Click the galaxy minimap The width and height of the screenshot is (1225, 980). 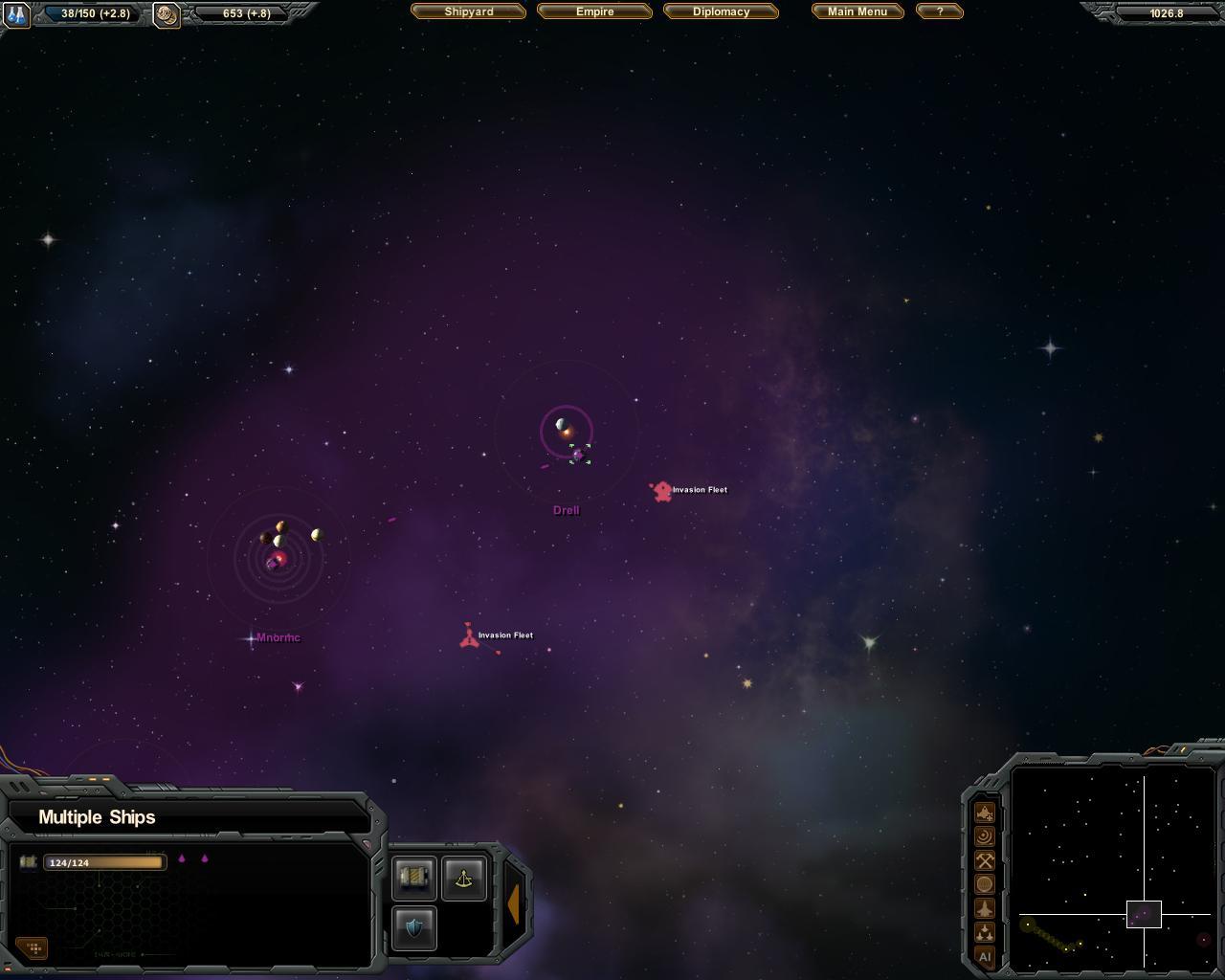click(1113, 865)
